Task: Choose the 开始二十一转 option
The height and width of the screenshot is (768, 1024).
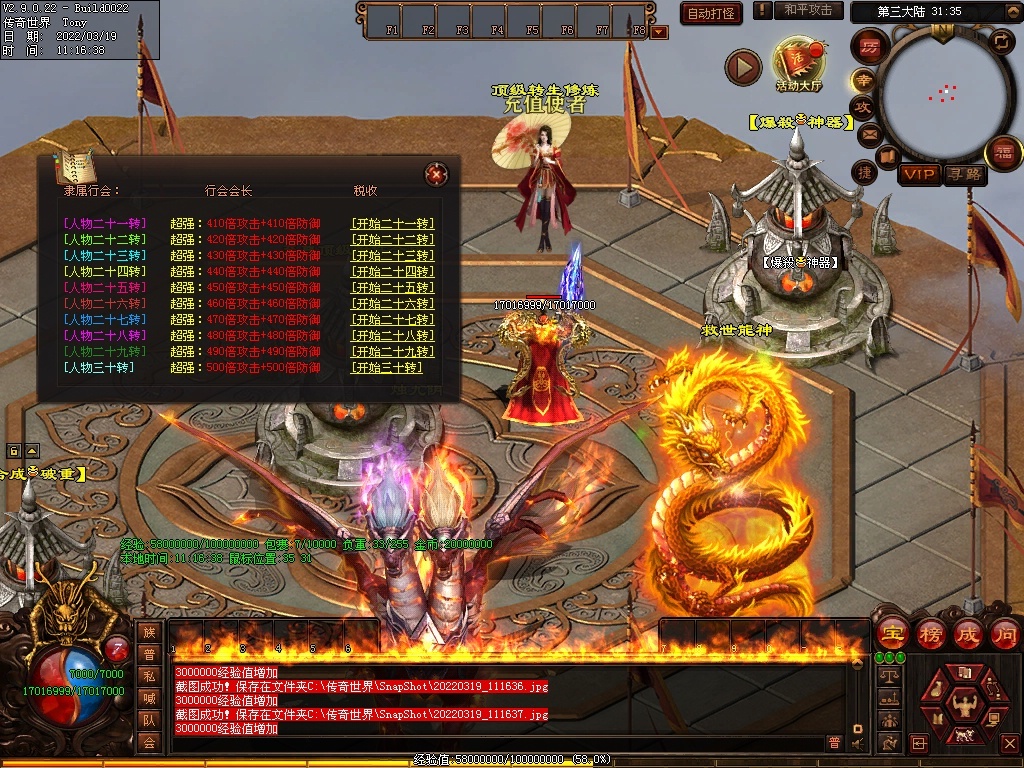Action: [392, 224]
